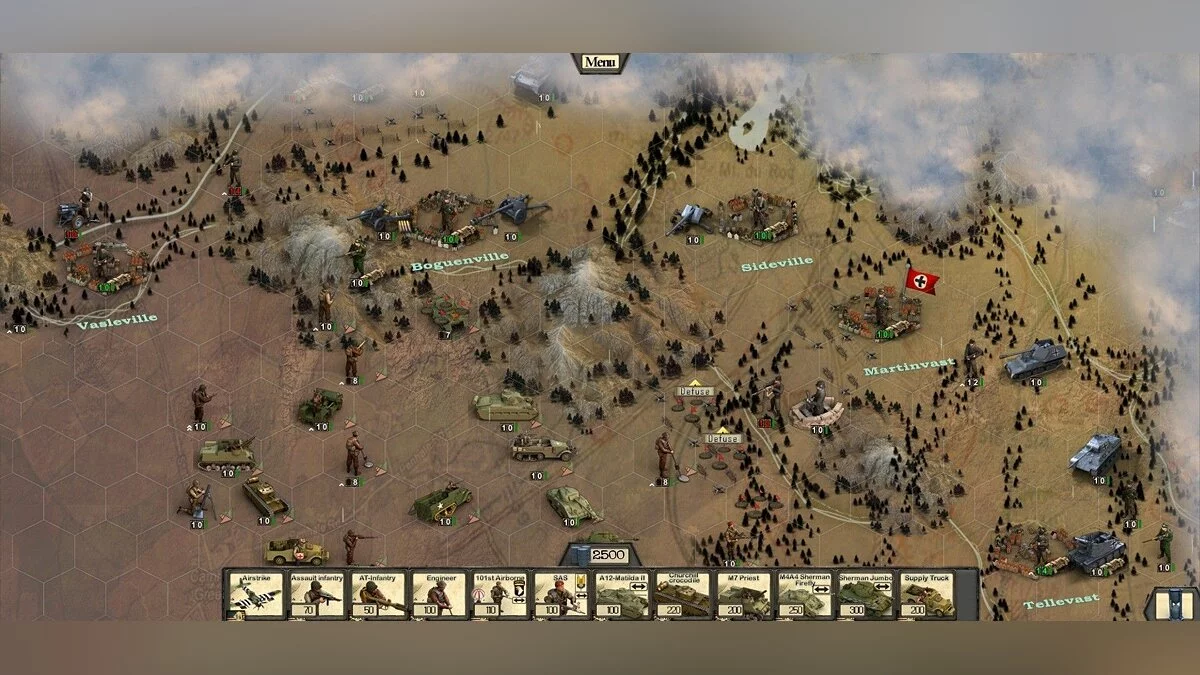Viewport: 1200px width, 675px height.
Task: Purchase the A12-Matilda II tank
Action: coord(621,594)
